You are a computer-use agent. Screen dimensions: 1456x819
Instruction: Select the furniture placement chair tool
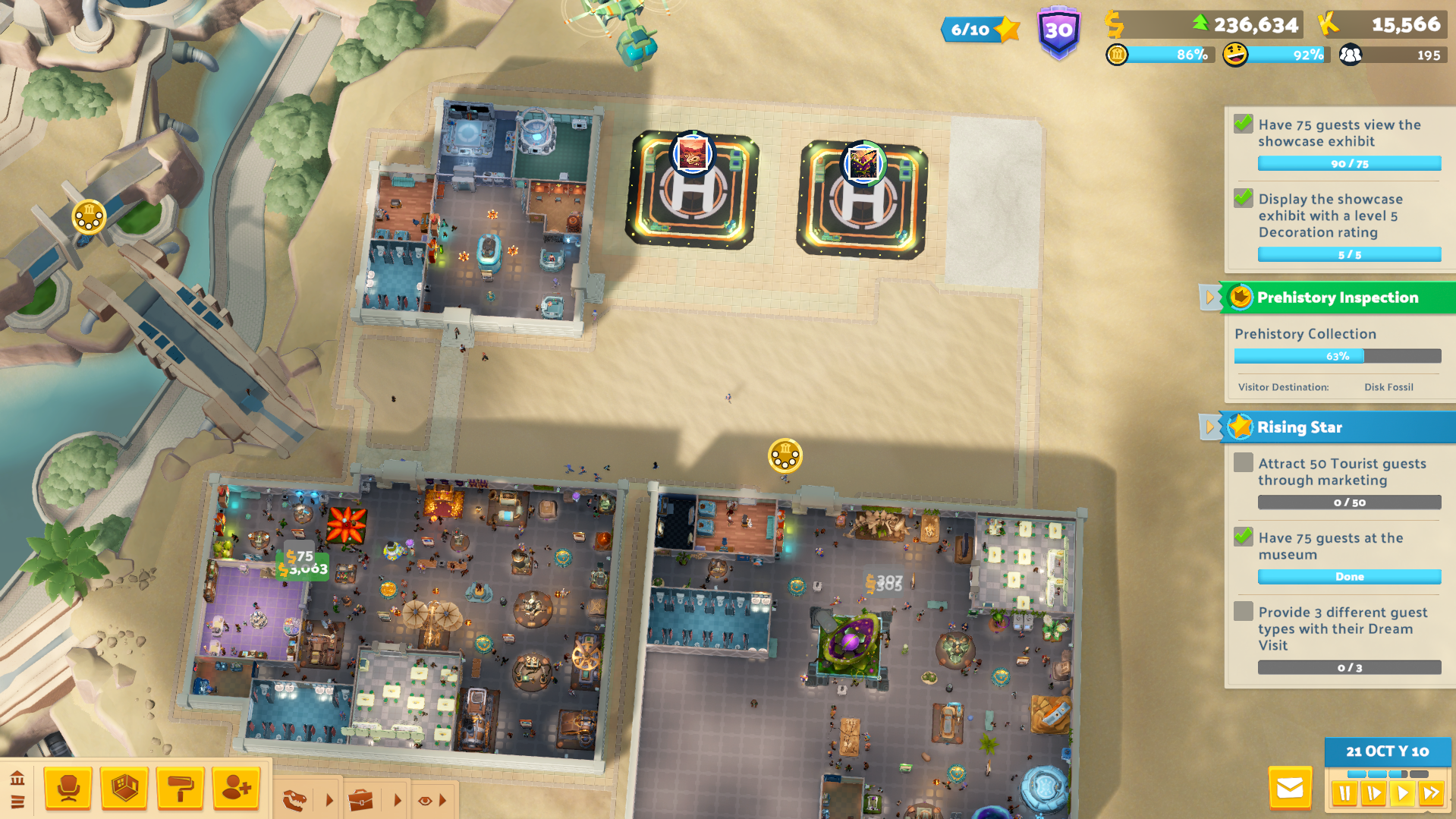(x=68, y=789)
